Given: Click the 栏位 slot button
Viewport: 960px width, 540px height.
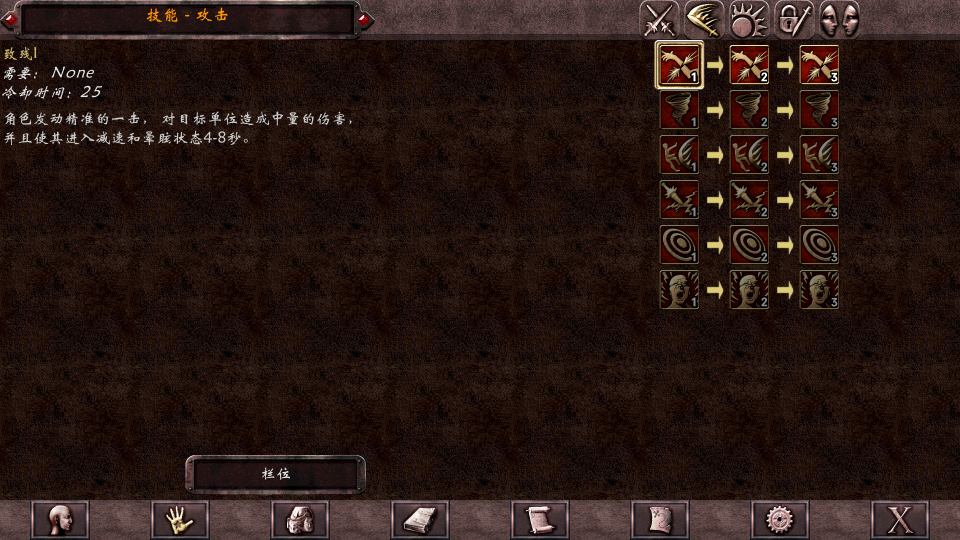Looking at the screenshot, I should 275,474.
